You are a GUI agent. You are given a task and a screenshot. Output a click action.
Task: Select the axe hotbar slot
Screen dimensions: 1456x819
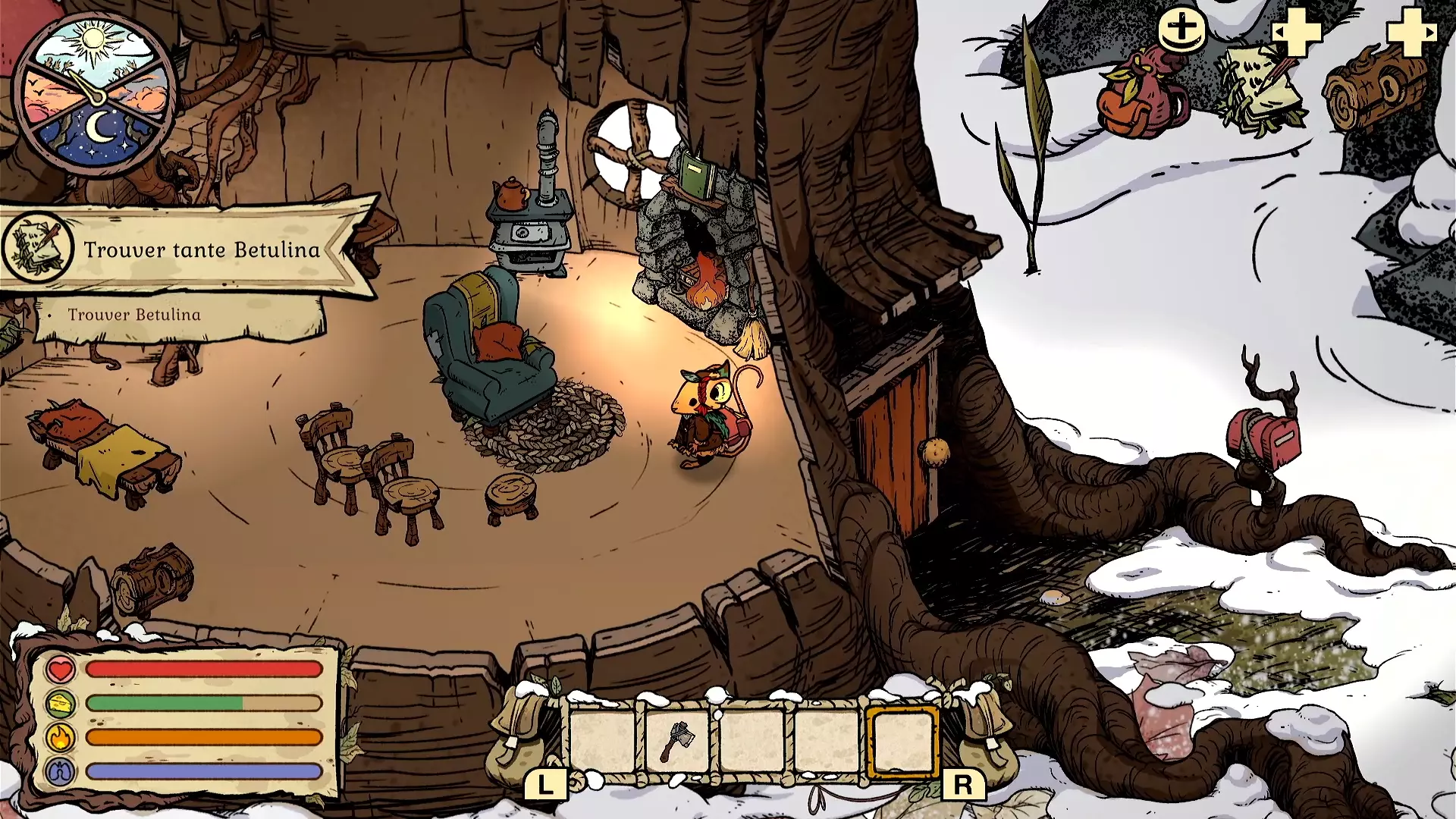(677, 741)
